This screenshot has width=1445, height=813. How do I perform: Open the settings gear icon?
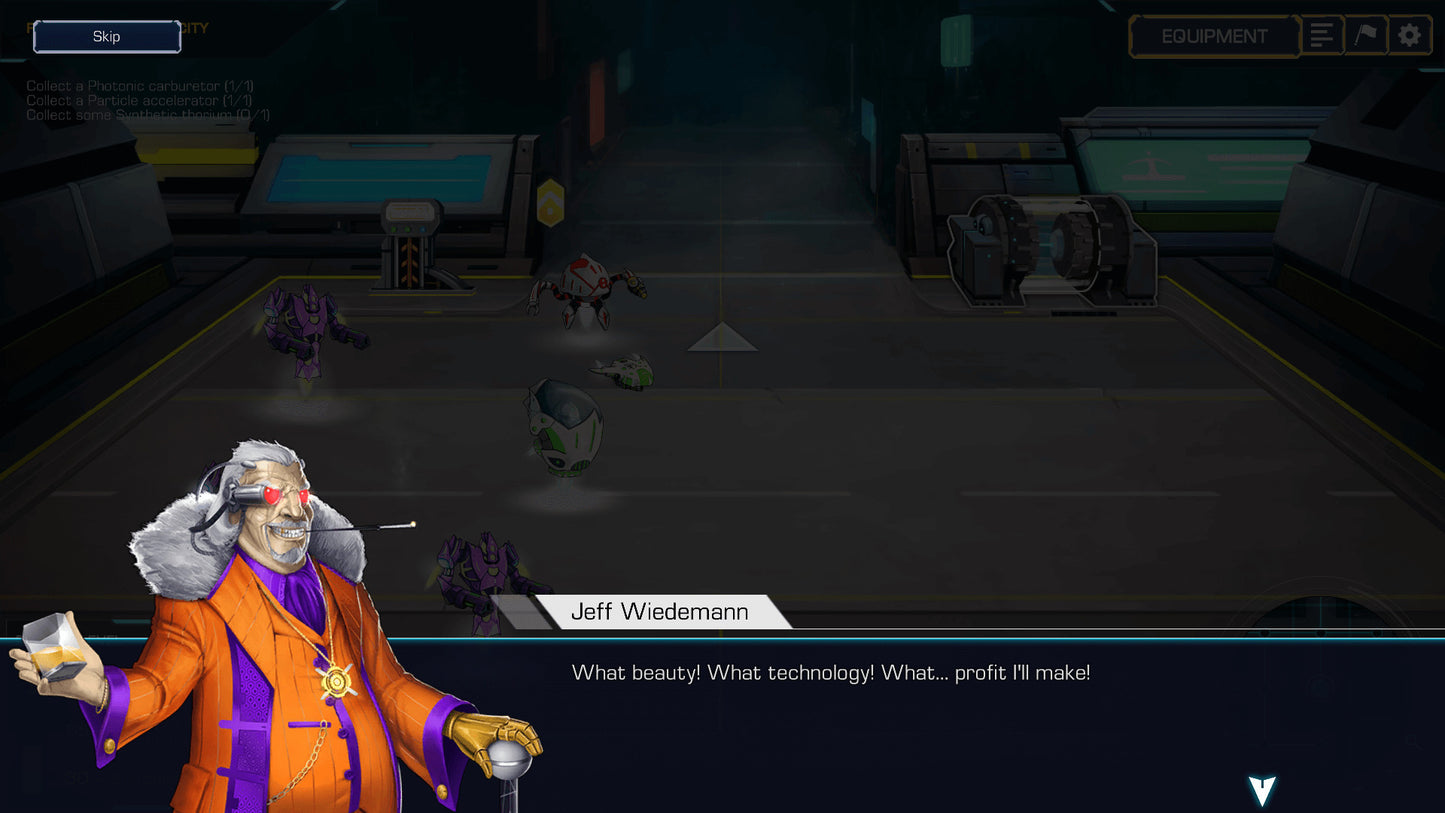[1410, 35]
